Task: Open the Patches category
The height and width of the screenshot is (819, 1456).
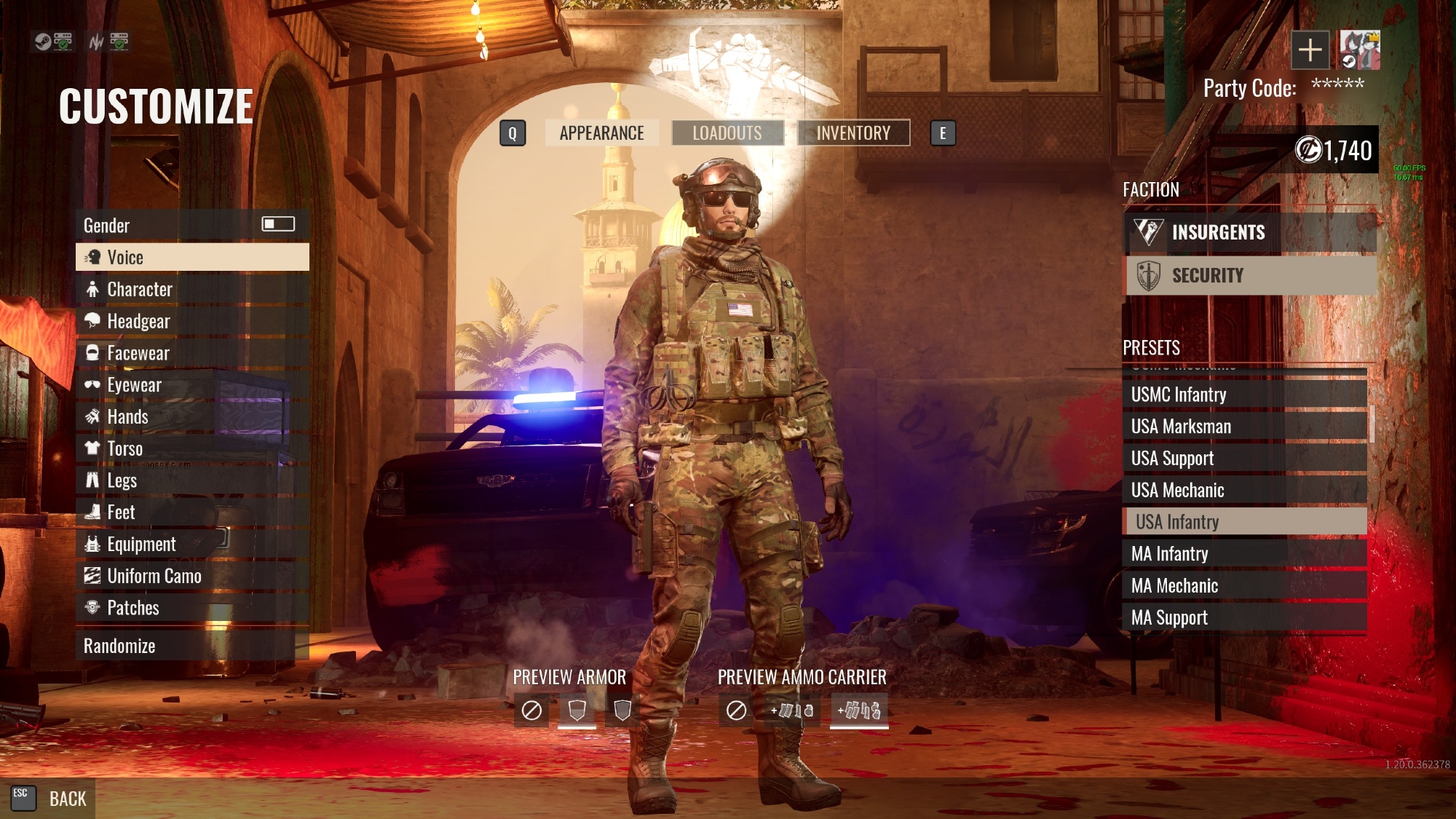Action: 192,608
